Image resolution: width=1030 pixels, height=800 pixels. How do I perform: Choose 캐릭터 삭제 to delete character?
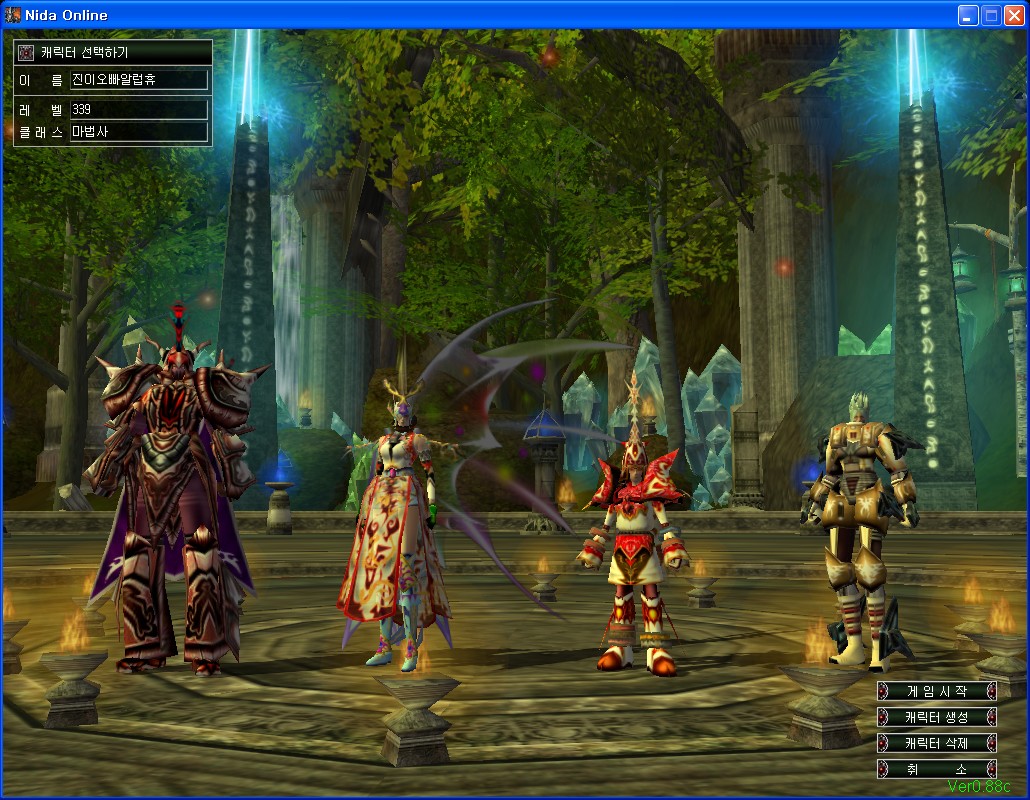tap(936, 743)
